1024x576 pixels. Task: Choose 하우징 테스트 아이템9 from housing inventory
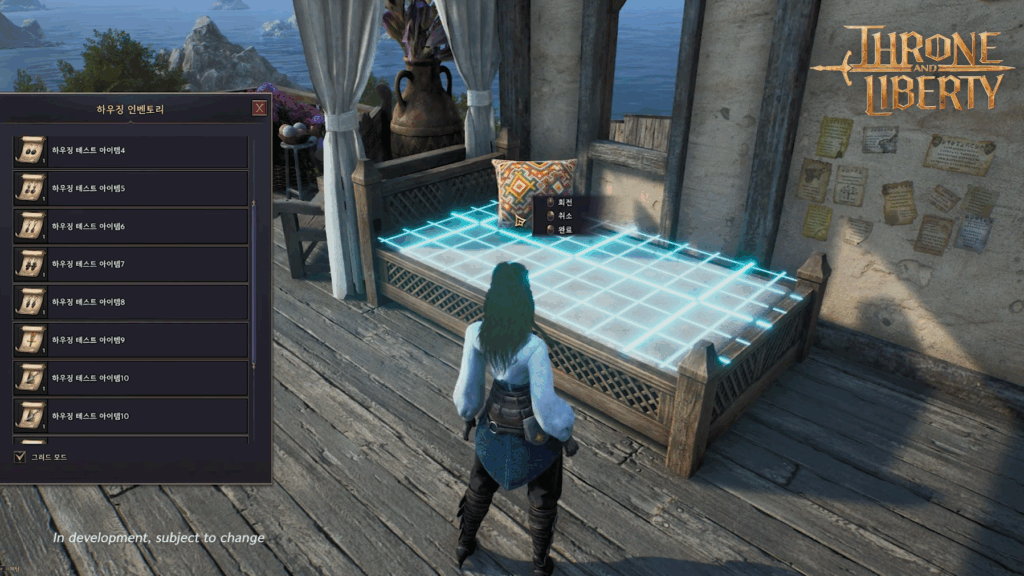[131, 340]
